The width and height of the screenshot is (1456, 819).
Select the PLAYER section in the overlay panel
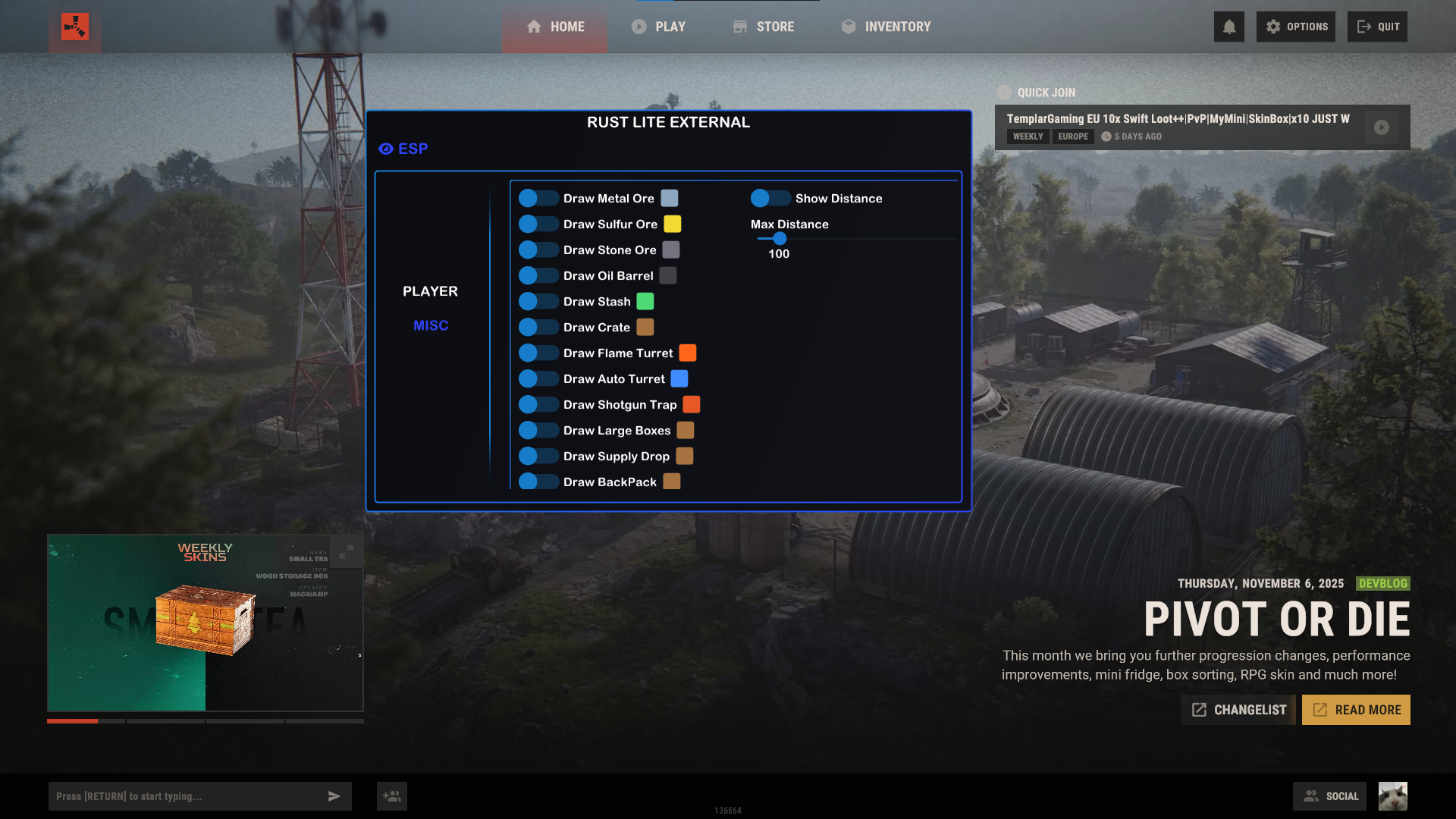click(430, 291)
